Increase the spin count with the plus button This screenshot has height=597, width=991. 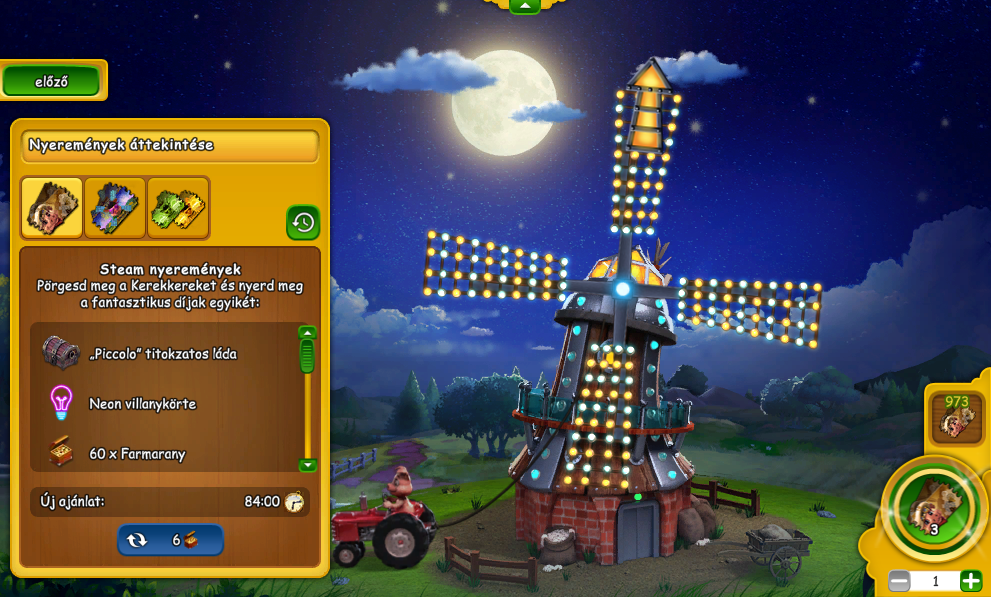[970, 581]
